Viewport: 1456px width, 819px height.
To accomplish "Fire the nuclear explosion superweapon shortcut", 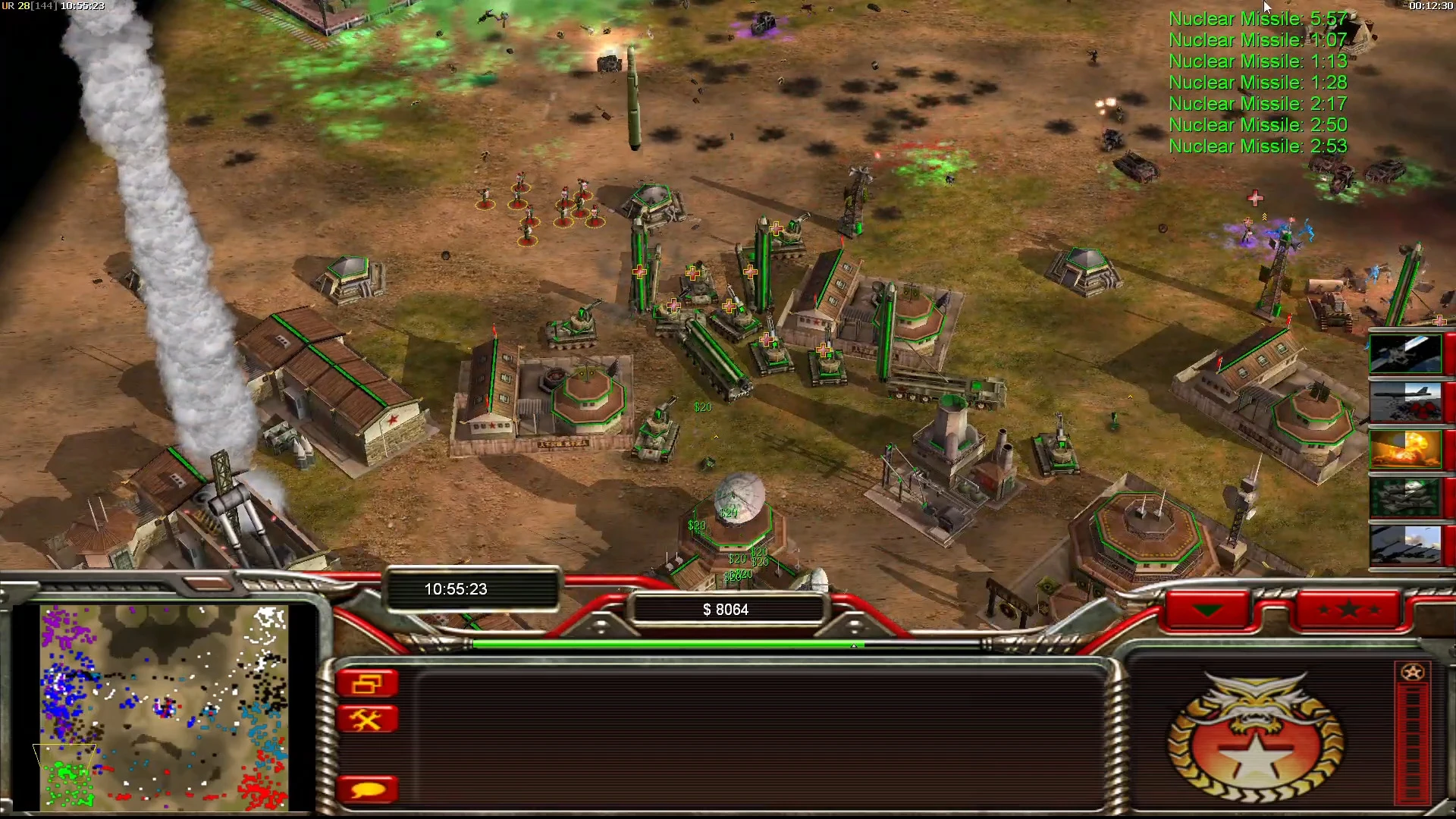I will coord(1405,449).
